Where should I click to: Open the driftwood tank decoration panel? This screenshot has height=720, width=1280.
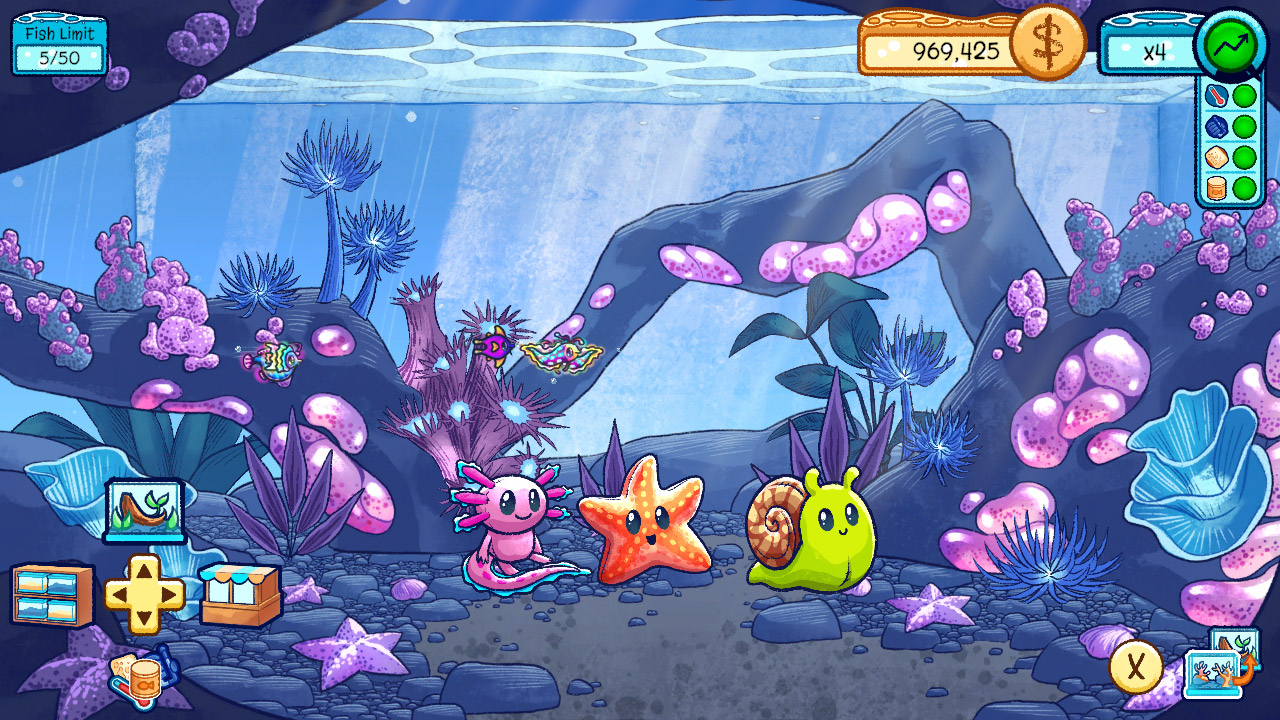pos(145,512)
